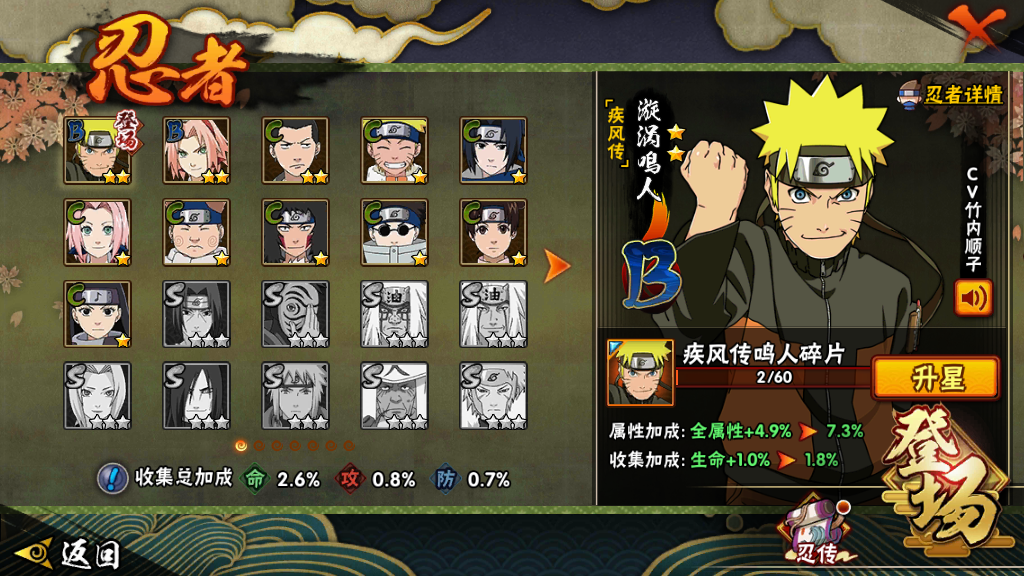Show next page with orange arrow
1024x576 pixels.
[557, 265]
